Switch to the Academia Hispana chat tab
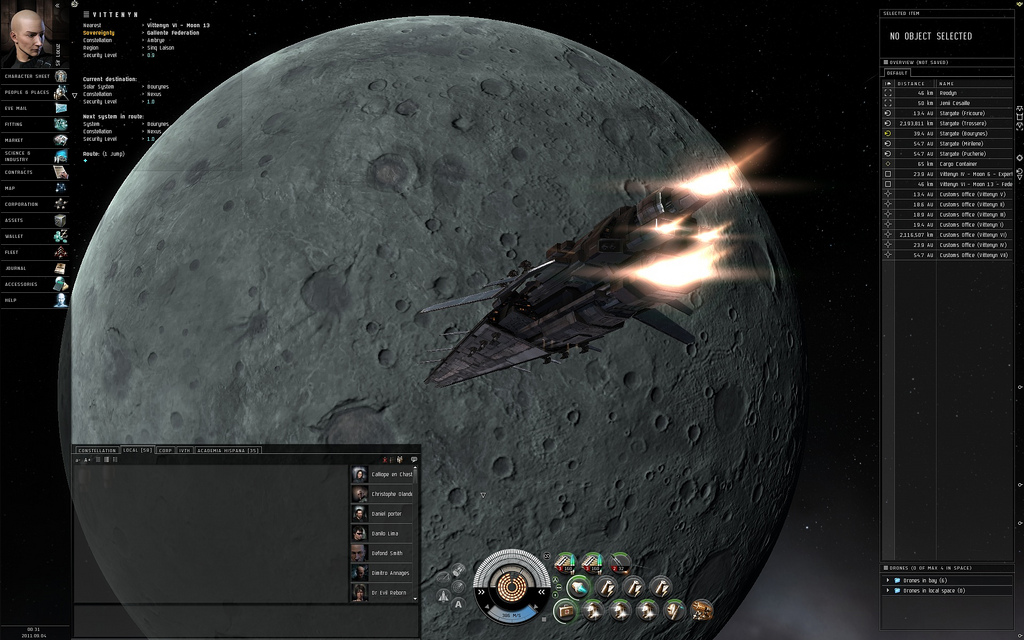1024x640 pixels. pos(228,450)
